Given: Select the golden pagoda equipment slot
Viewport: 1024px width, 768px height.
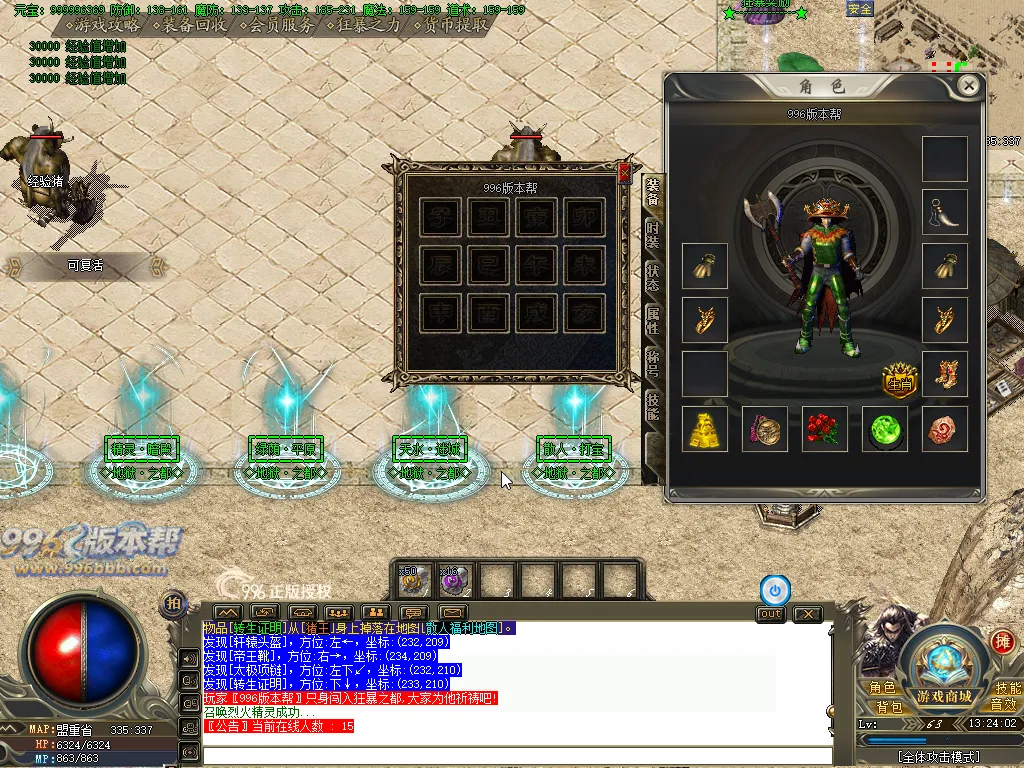Looking at the screenshot, I should pyautogui.click(x=705, y=428).
